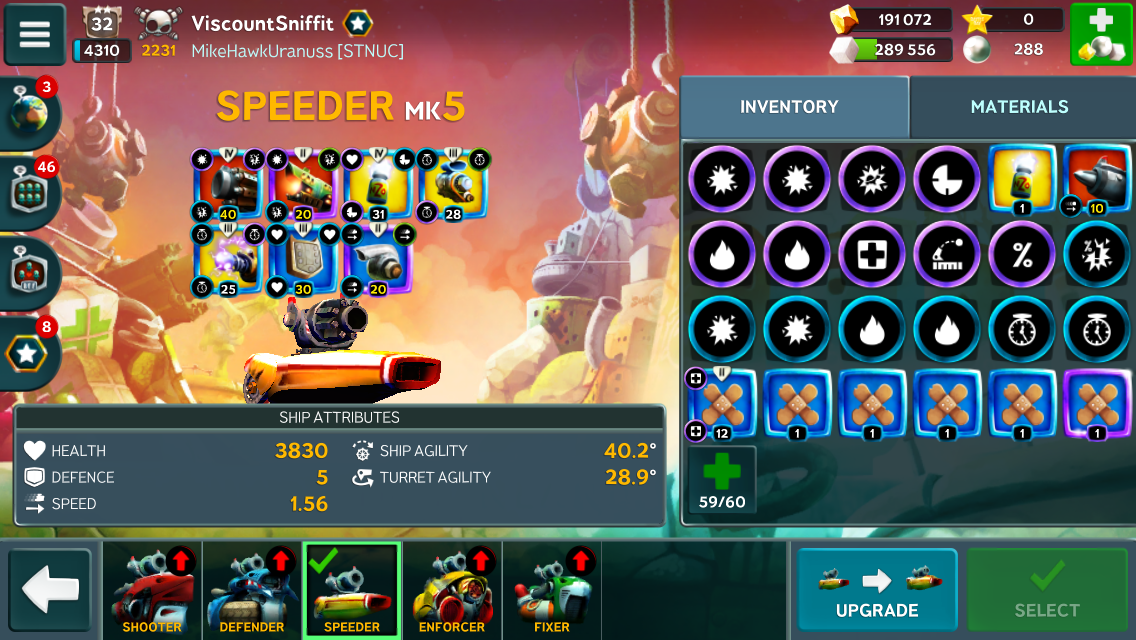Choose the Defender ship
Screen dimensions: 1136x640
pyautogui.click(x=252, y=591)
